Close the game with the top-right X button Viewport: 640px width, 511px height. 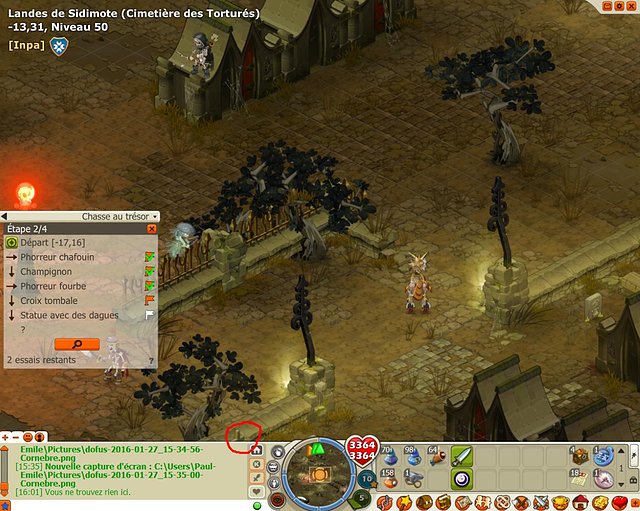click(x=631, y=6)
